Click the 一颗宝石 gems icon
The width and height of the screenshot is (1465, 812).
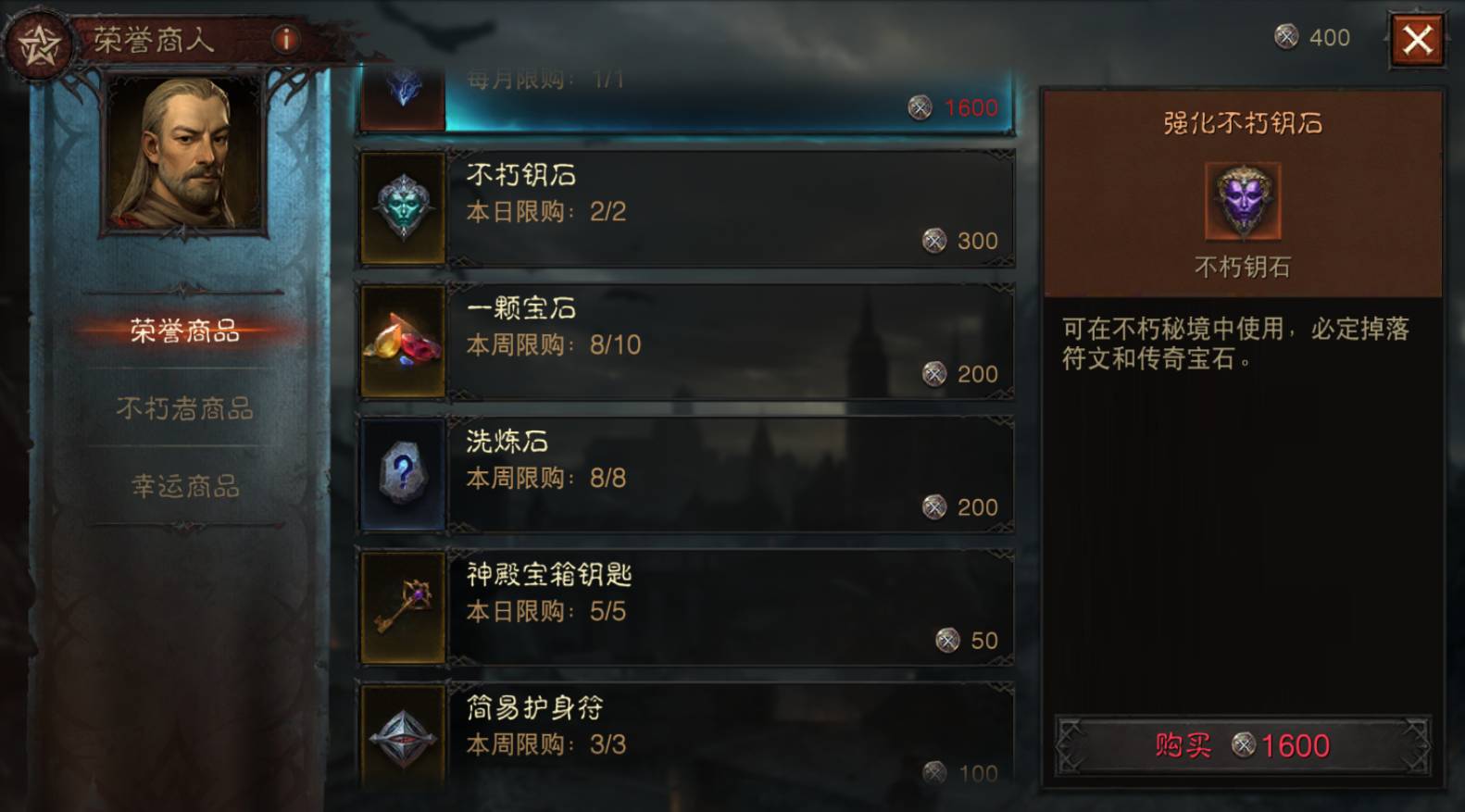(x=404, y=340)
